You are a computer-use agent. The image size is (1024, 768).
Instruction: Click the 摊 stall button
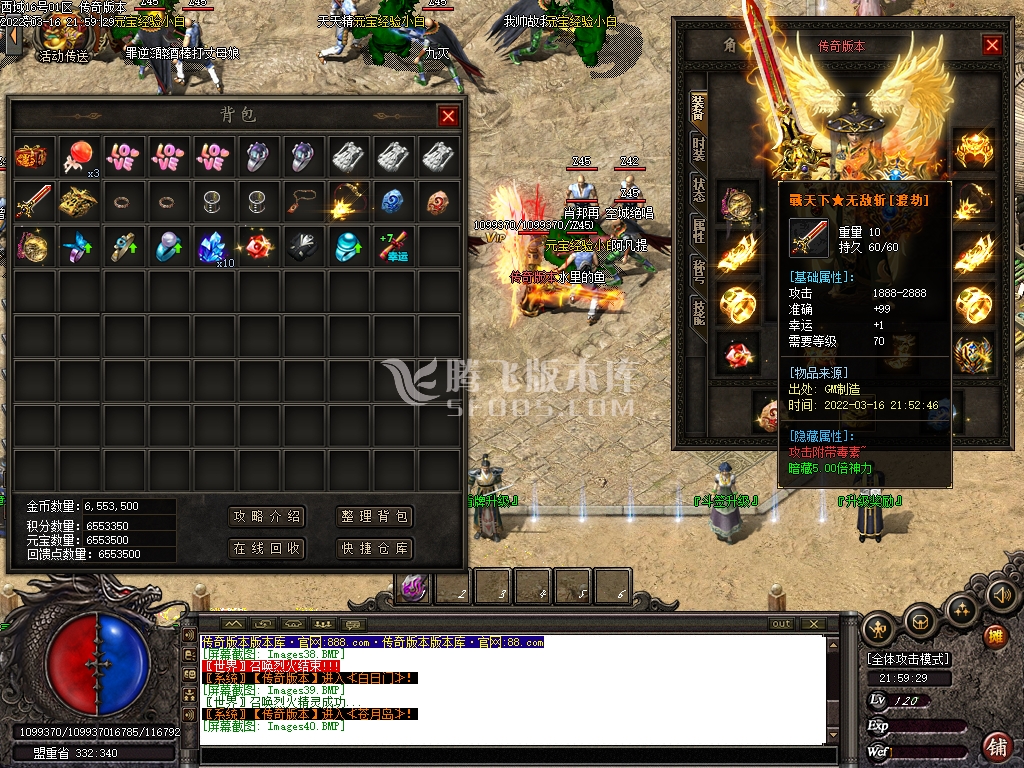click(996, 636)
